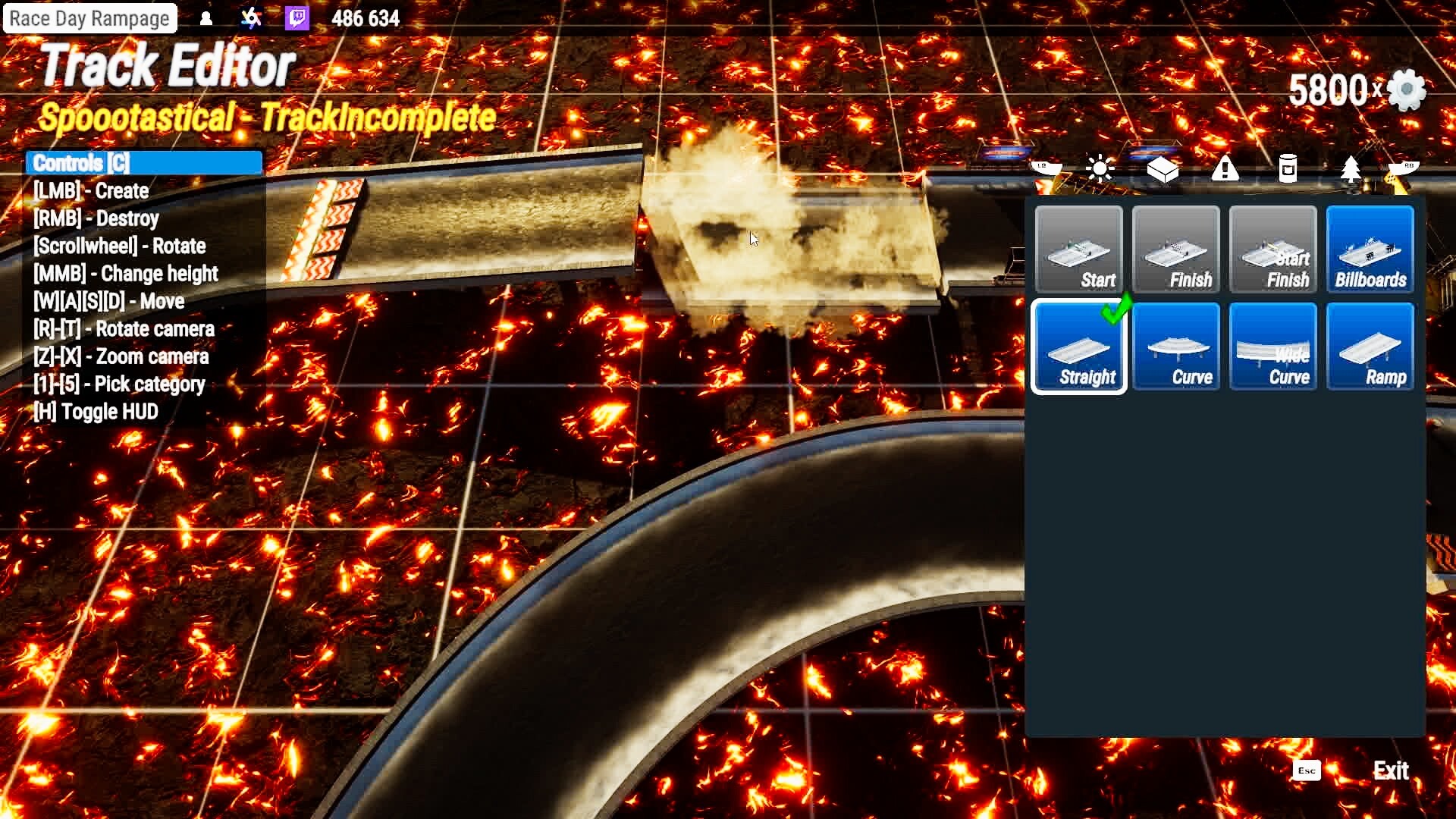Image resolution: width=1456 pixels, height=819 pixels.
Task: Select the hazard warning triangle category
Action: (x=1226, y=168)
